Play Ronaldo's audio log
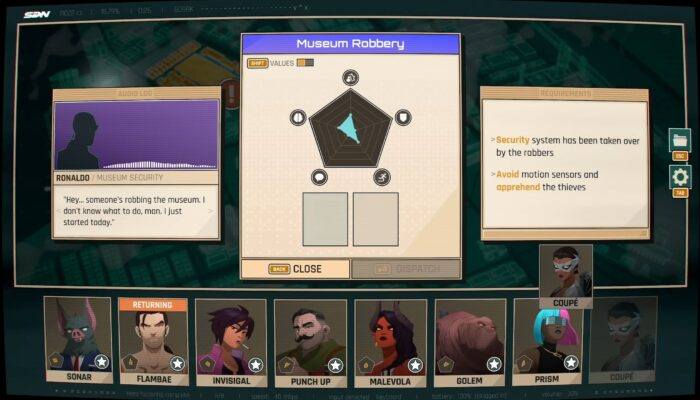 pyautogui.click(x=136, y=135)
